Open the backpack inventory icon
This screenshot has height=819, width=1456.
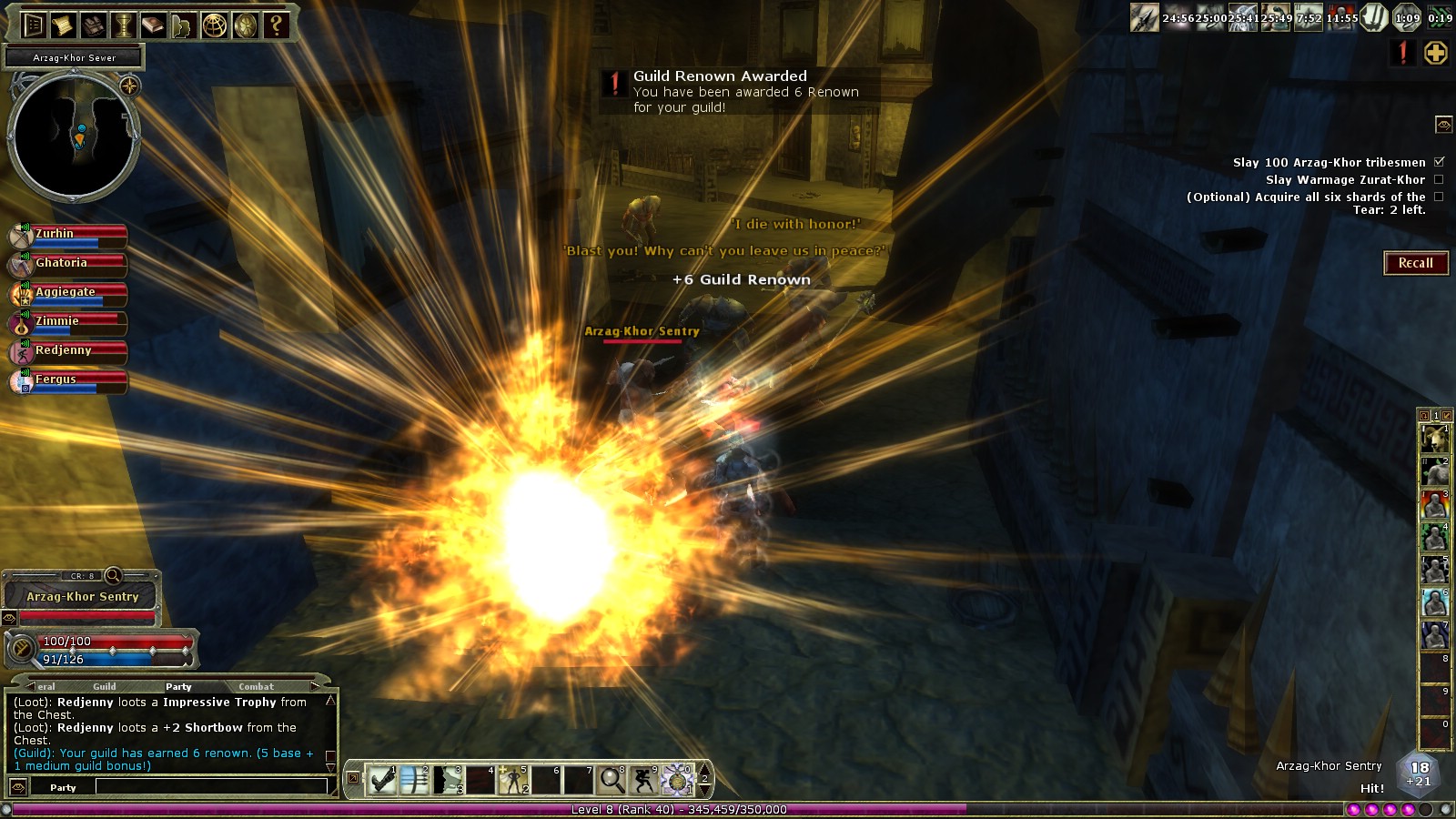(x=93, y=25)
